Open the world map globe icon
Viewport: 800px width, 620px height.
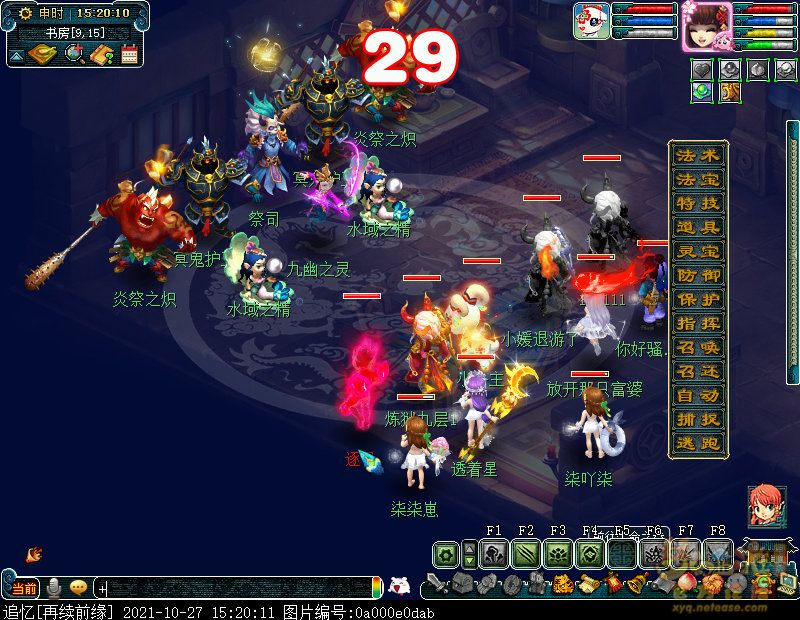point(73,54)
